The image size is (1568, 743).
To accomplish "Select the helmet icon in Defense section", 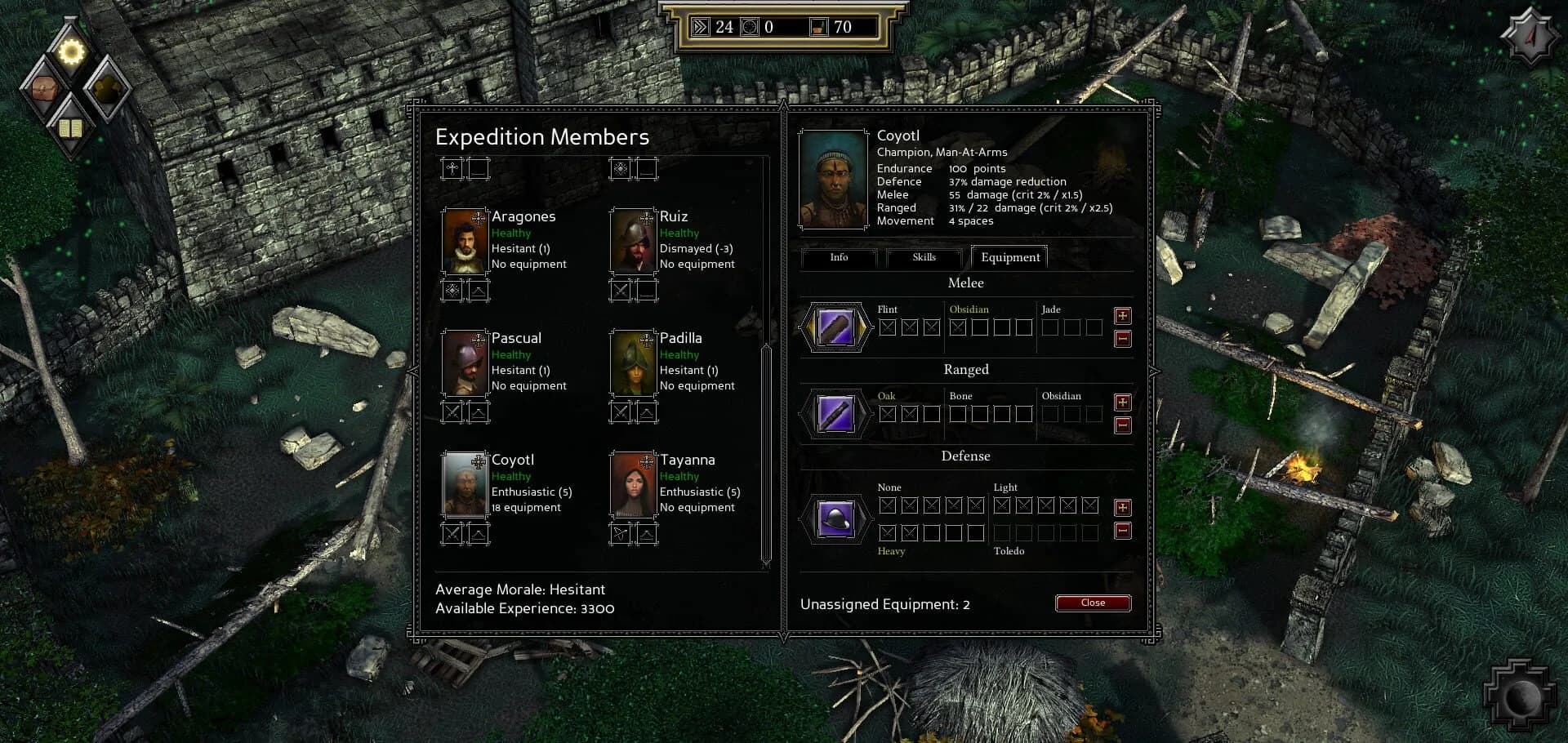I will [x=835, y=520].
